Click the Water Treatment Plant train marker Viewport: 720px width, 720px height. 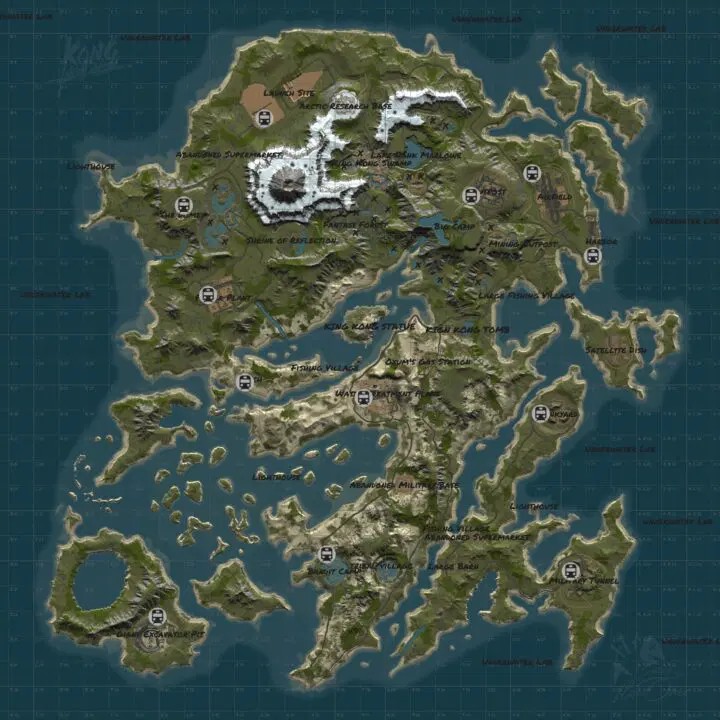point(364,398)
